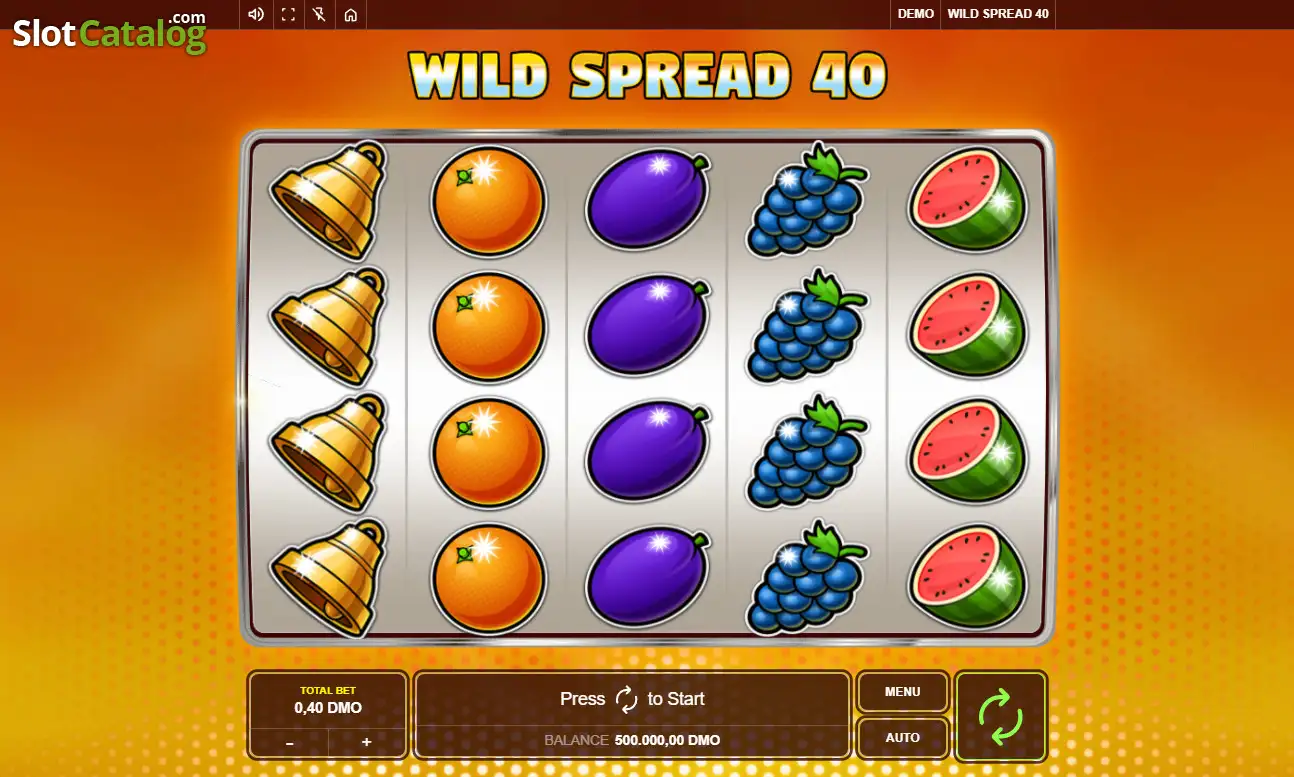Open the game MENU

tap(902, 691)
